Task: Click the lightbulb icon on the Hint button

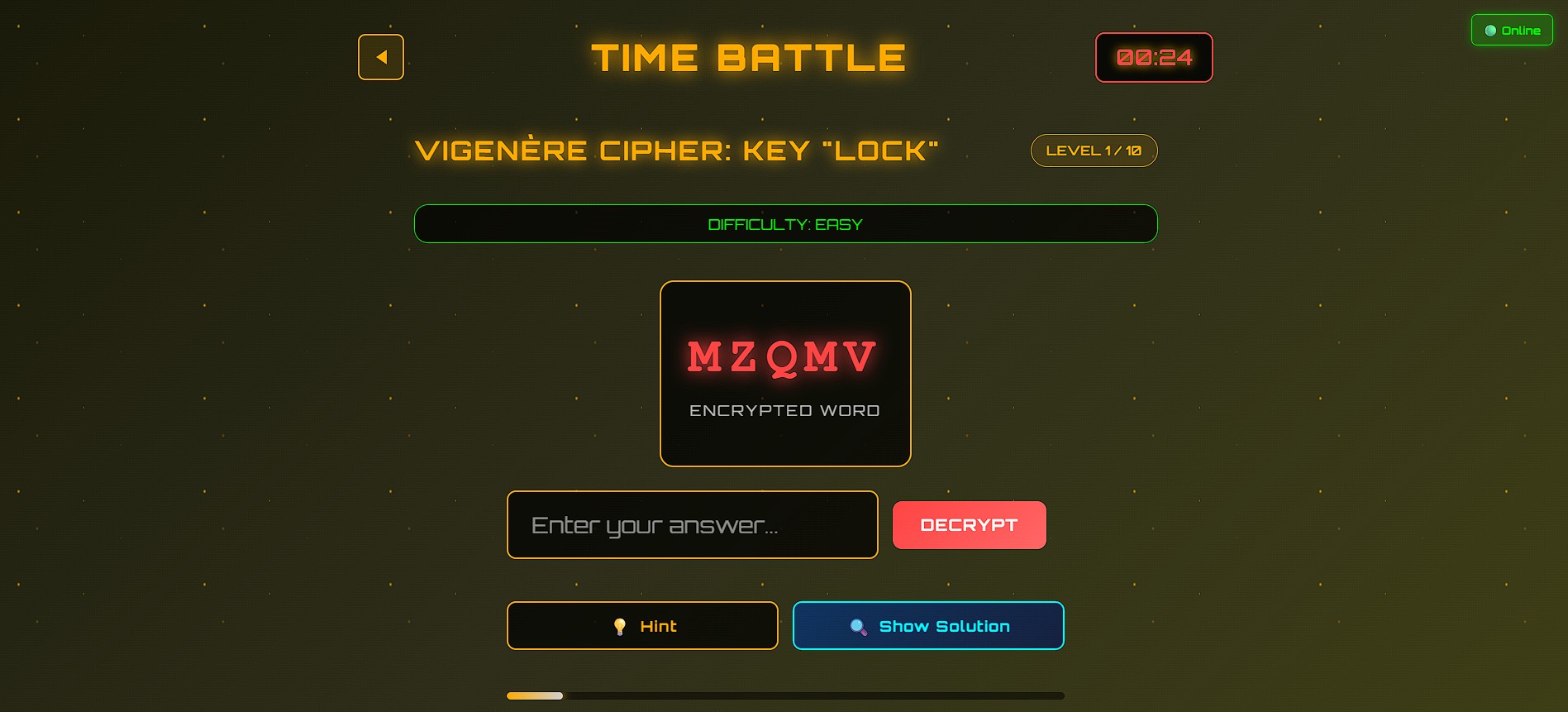Action: tap(619, 626)
